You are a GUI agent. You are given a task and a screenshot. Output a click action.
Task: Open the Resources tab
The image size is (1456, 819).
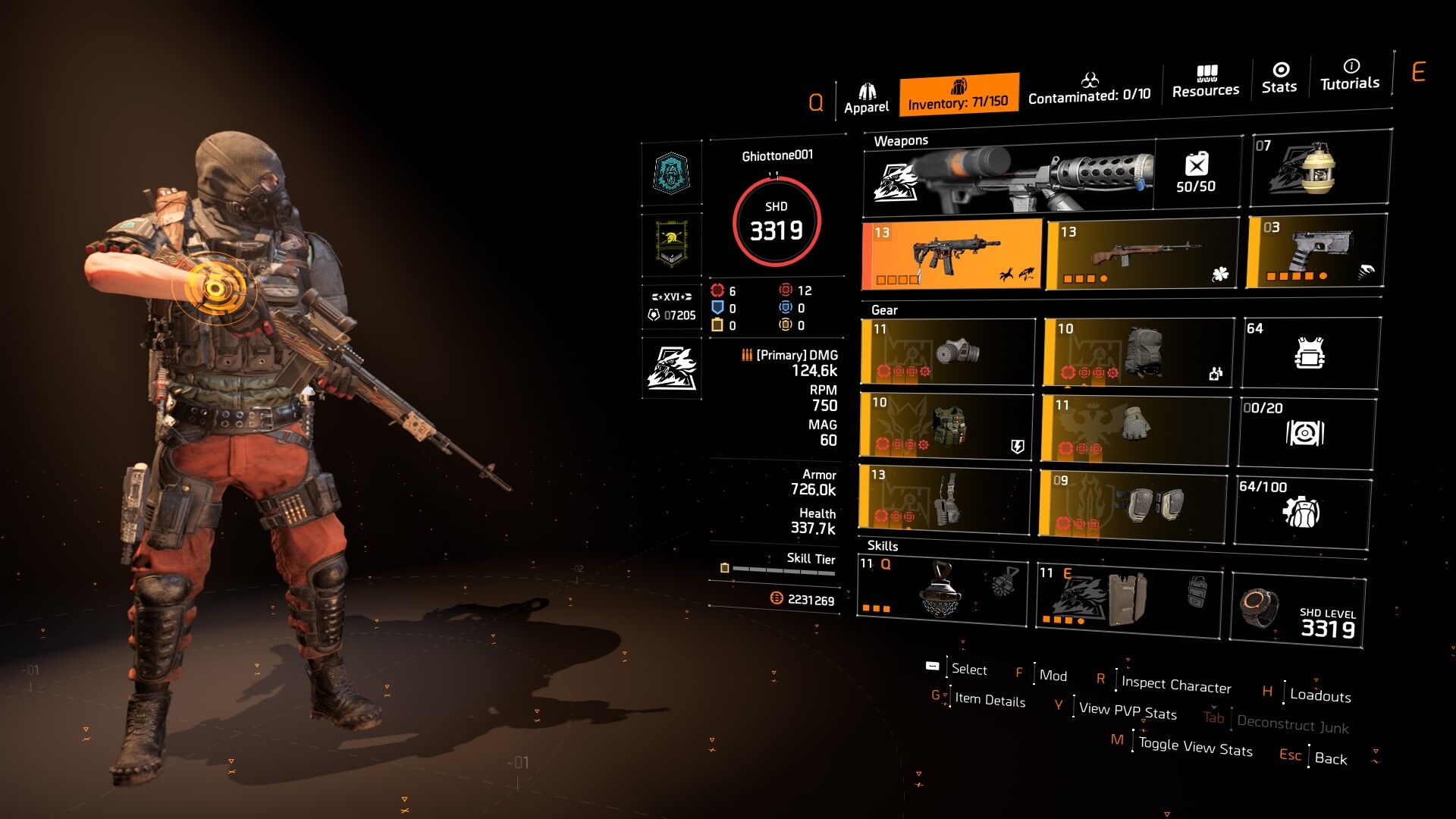point(1205,82)
